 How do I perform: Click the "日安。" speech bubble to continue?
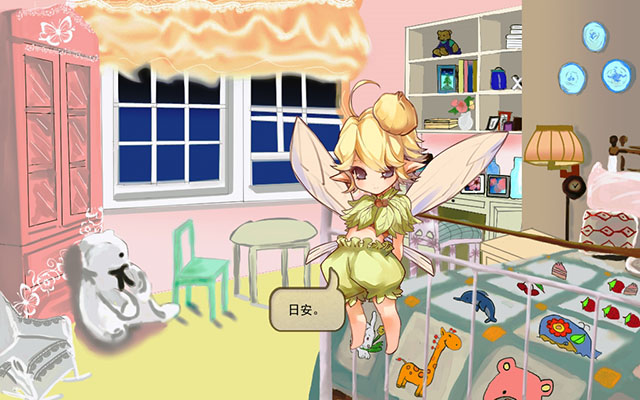[301, 311]
